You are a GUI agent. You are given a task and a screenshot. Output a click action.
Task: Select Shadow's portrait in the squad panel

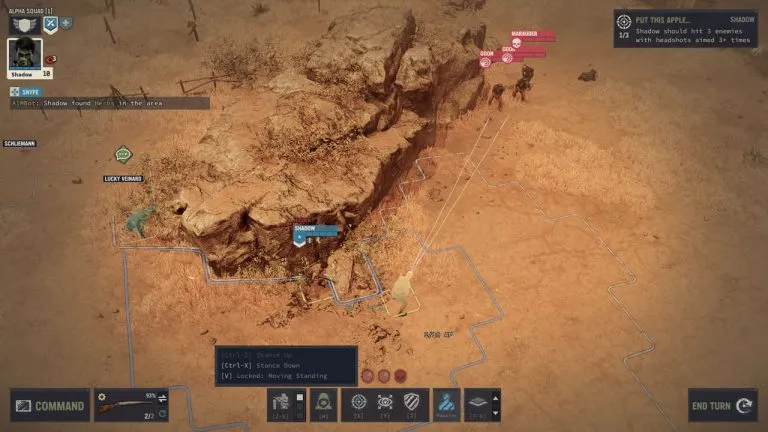tap(25, 56)
